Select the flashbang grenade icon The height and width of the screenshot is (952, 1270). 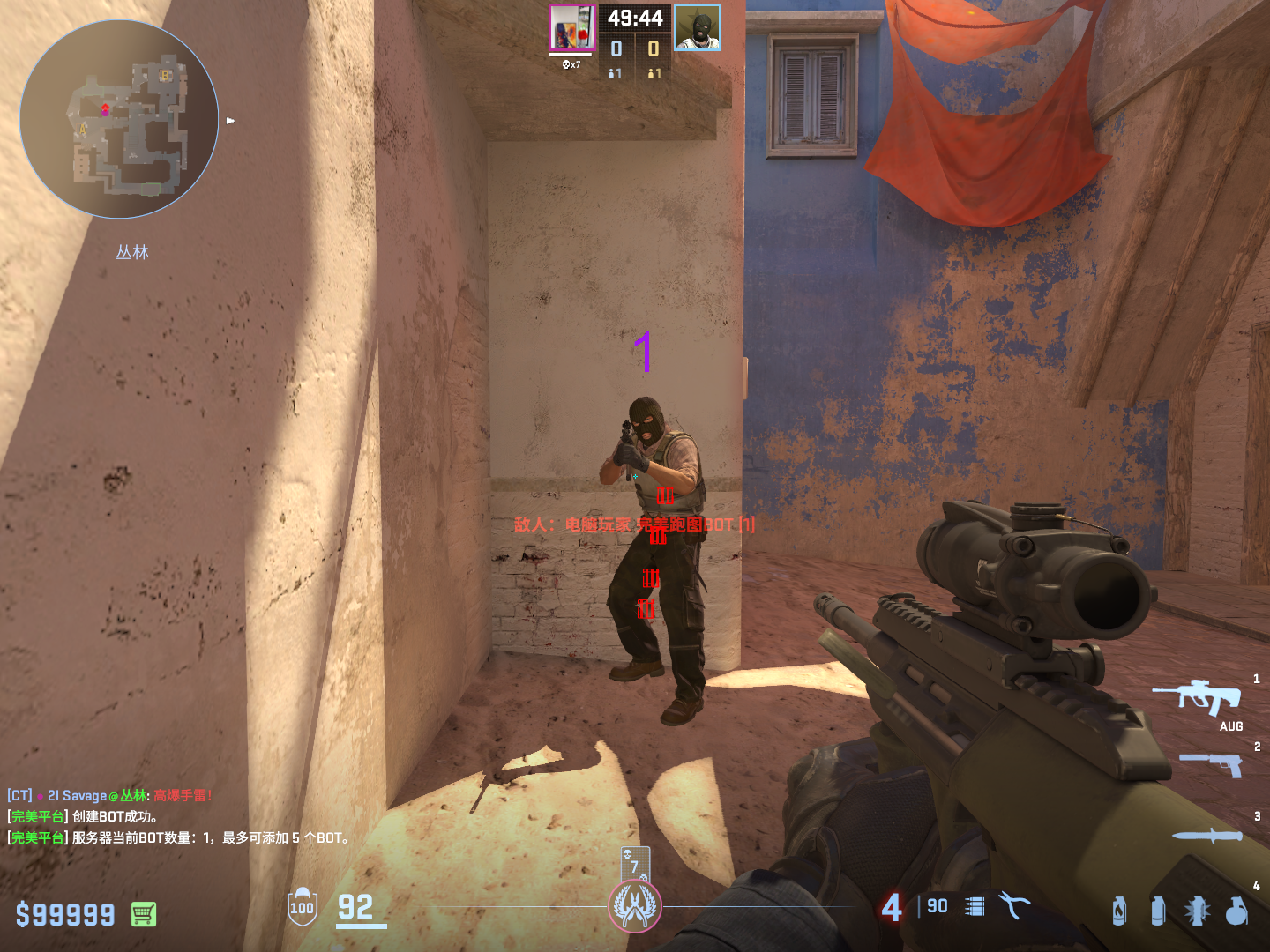coord(1197,910)
